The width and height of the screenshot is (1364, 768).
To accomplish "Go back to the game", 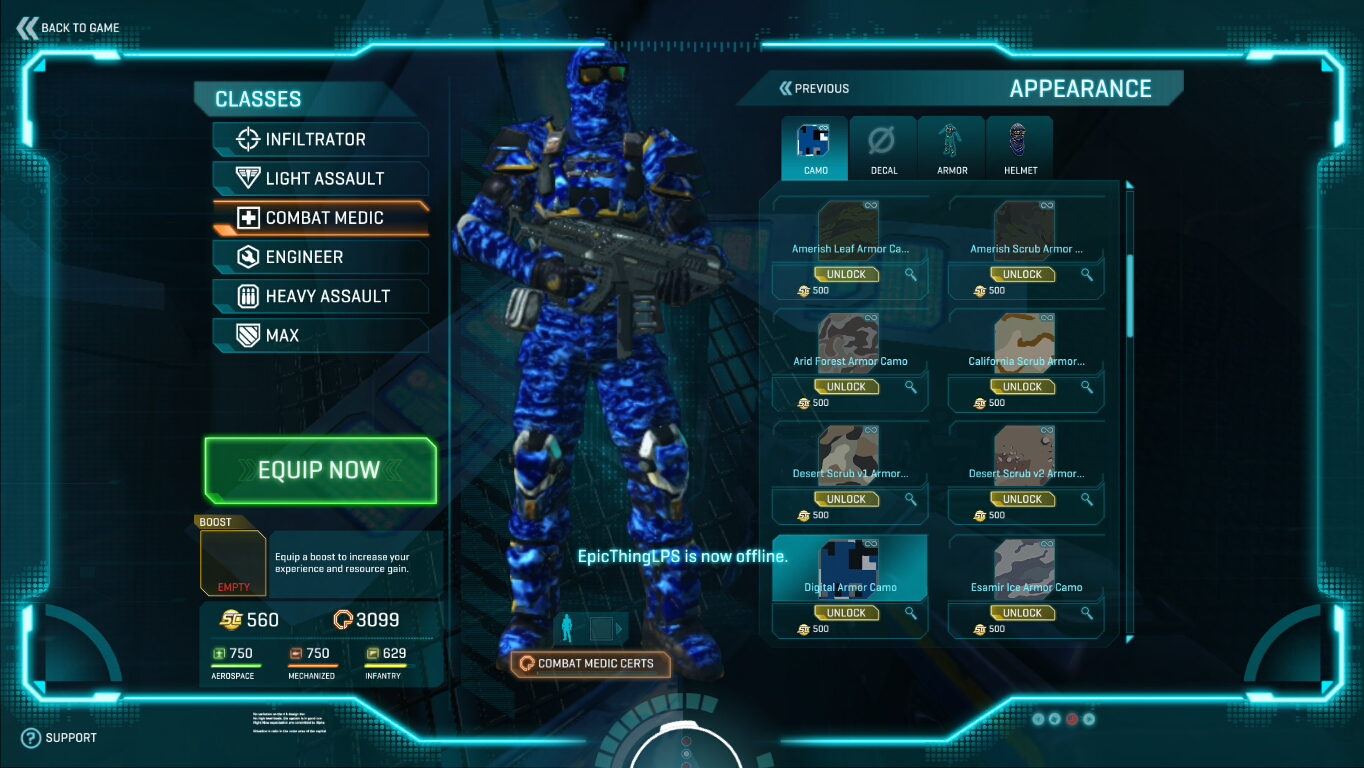I will [x=68, y=28].
